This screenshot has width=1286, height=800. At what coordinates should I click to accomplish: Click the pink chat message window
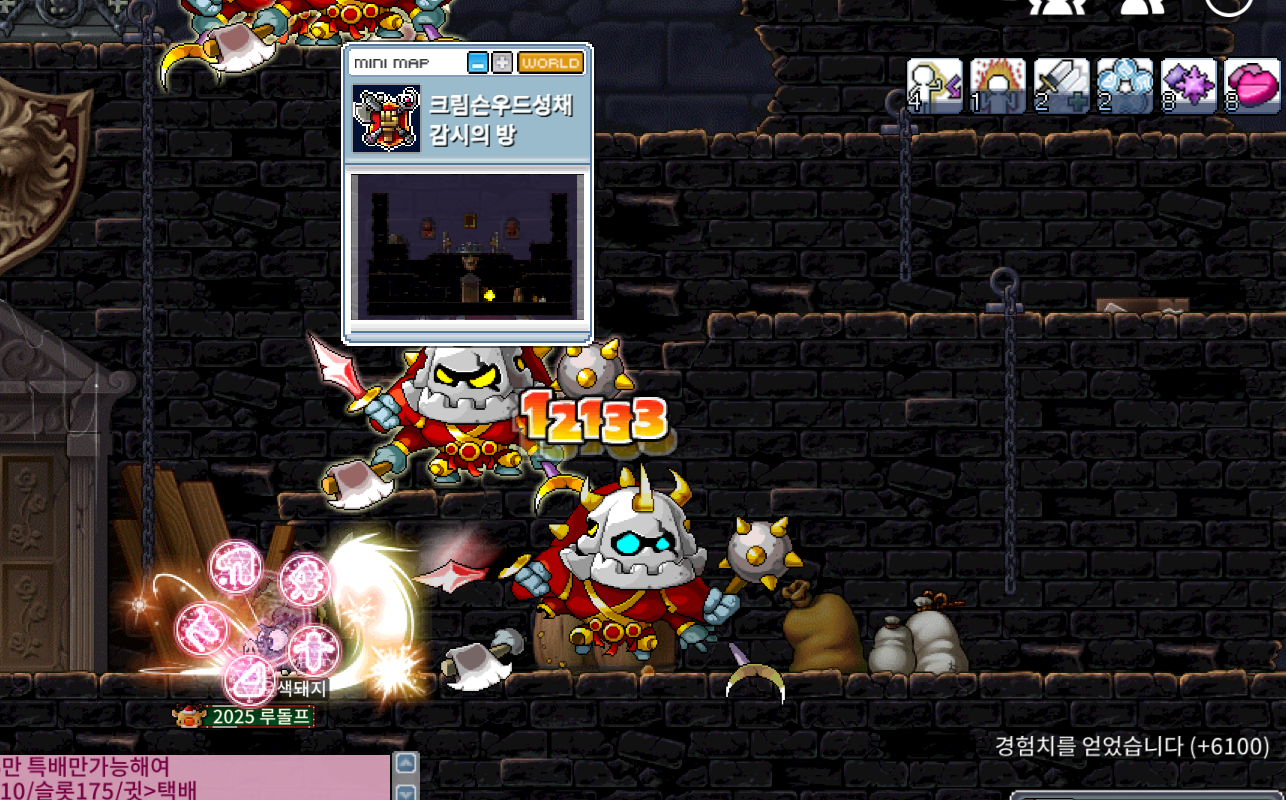pyautogui.click(x=194, y=778)
